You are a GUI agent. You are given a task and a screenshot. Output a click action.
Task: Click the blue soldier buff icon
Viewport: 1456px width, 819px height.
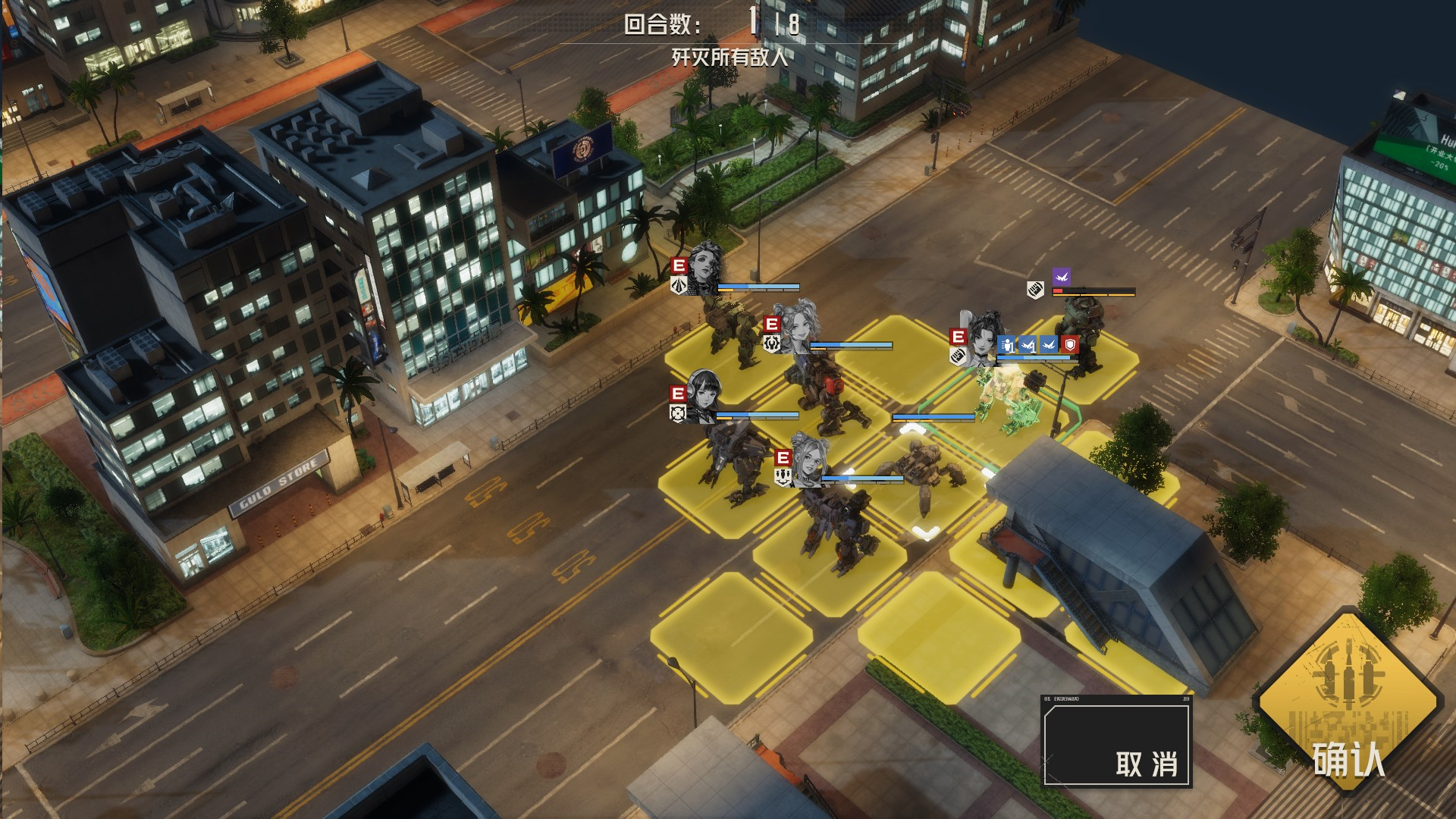coord(1006,345)
